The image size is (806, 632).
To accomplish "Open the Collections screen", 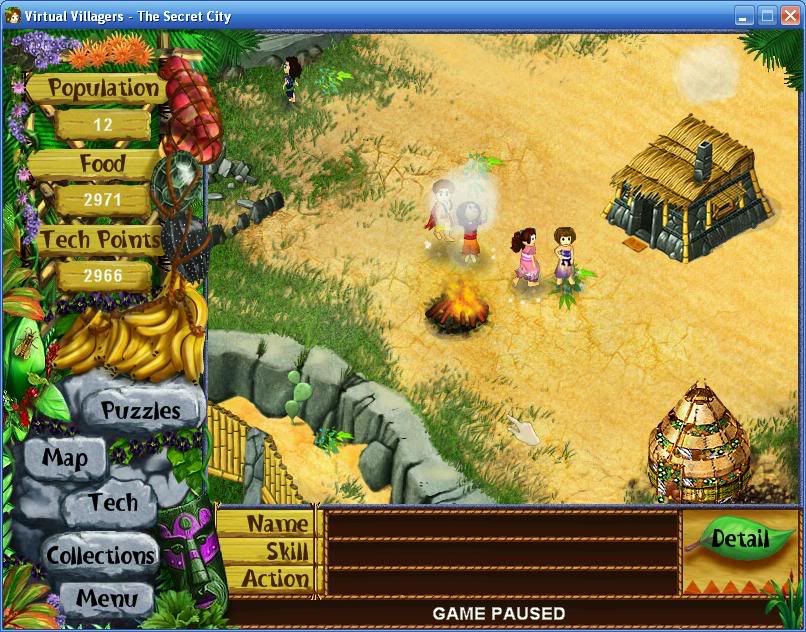I will tap(100, 554).
